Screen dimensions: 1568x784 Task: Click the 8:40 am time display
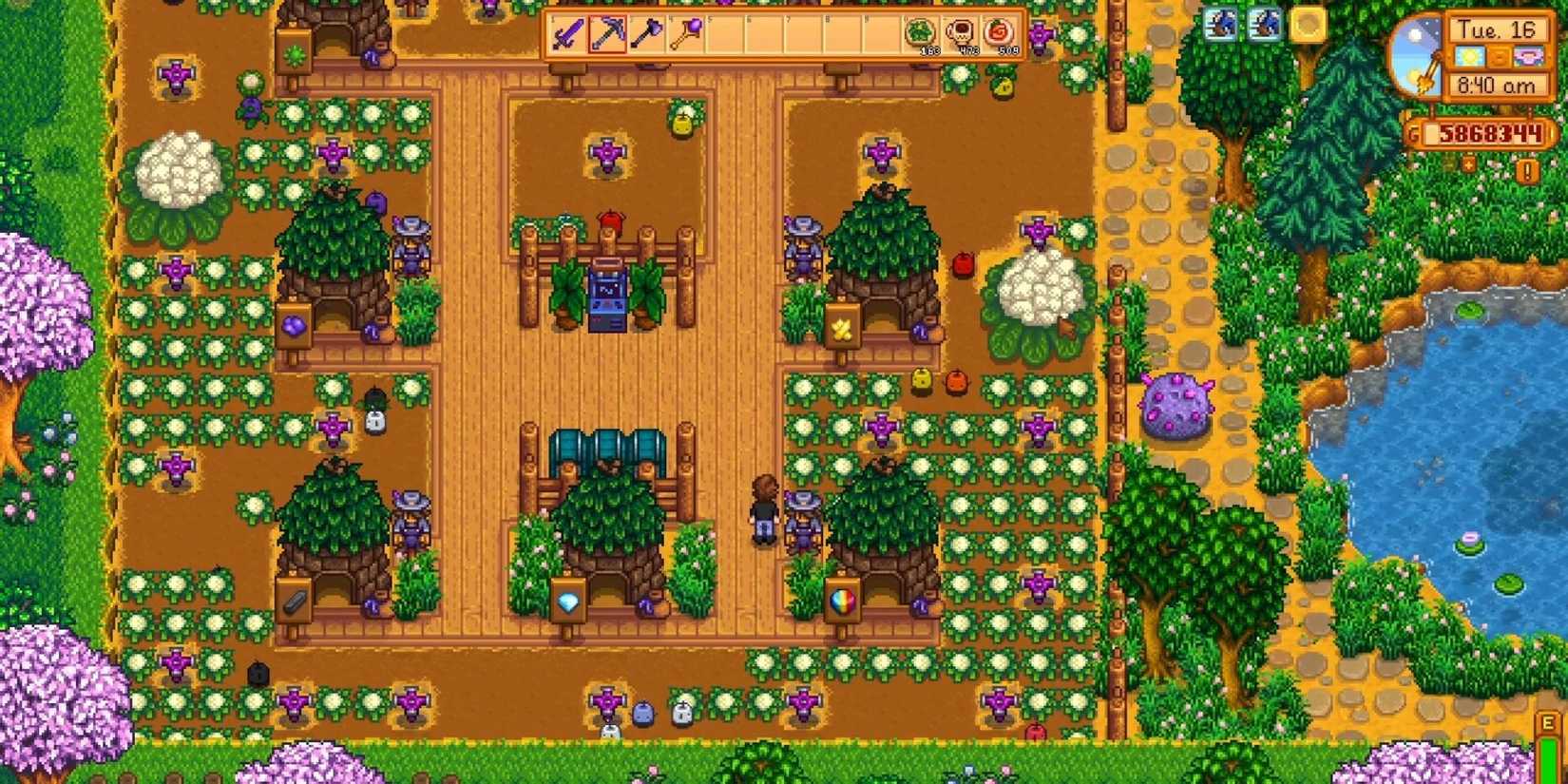tap(1499, 86)
